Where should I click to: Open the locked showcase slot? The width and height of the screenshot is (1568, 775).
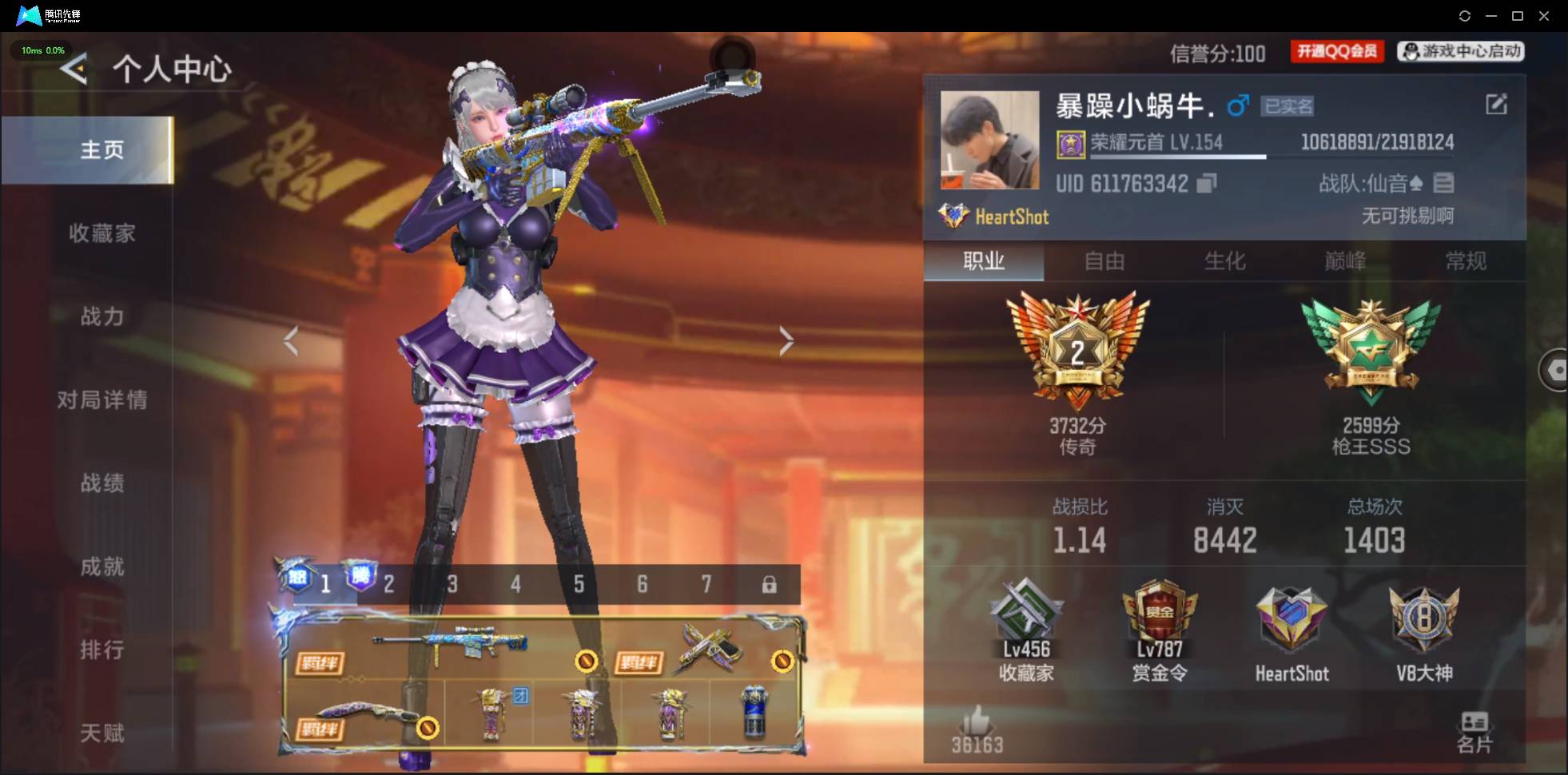(x=770, y=584)
